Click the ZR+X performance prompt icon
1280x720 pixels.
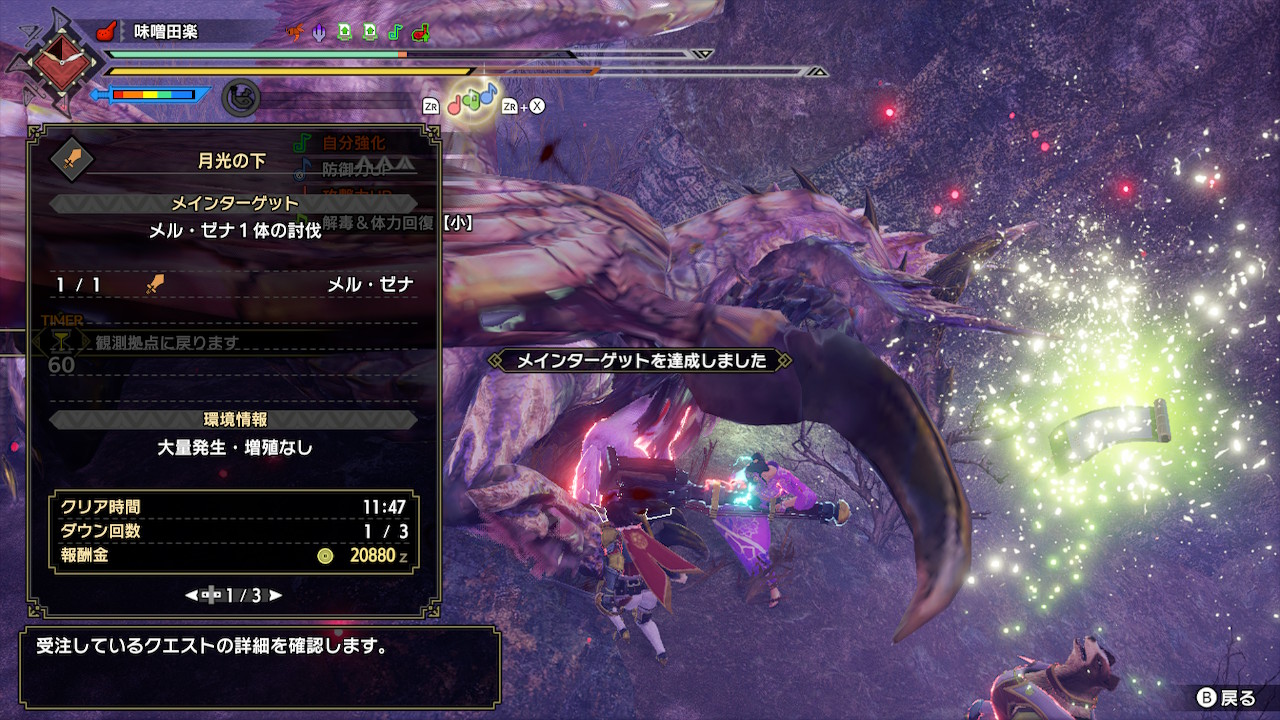tap(523, 105)
